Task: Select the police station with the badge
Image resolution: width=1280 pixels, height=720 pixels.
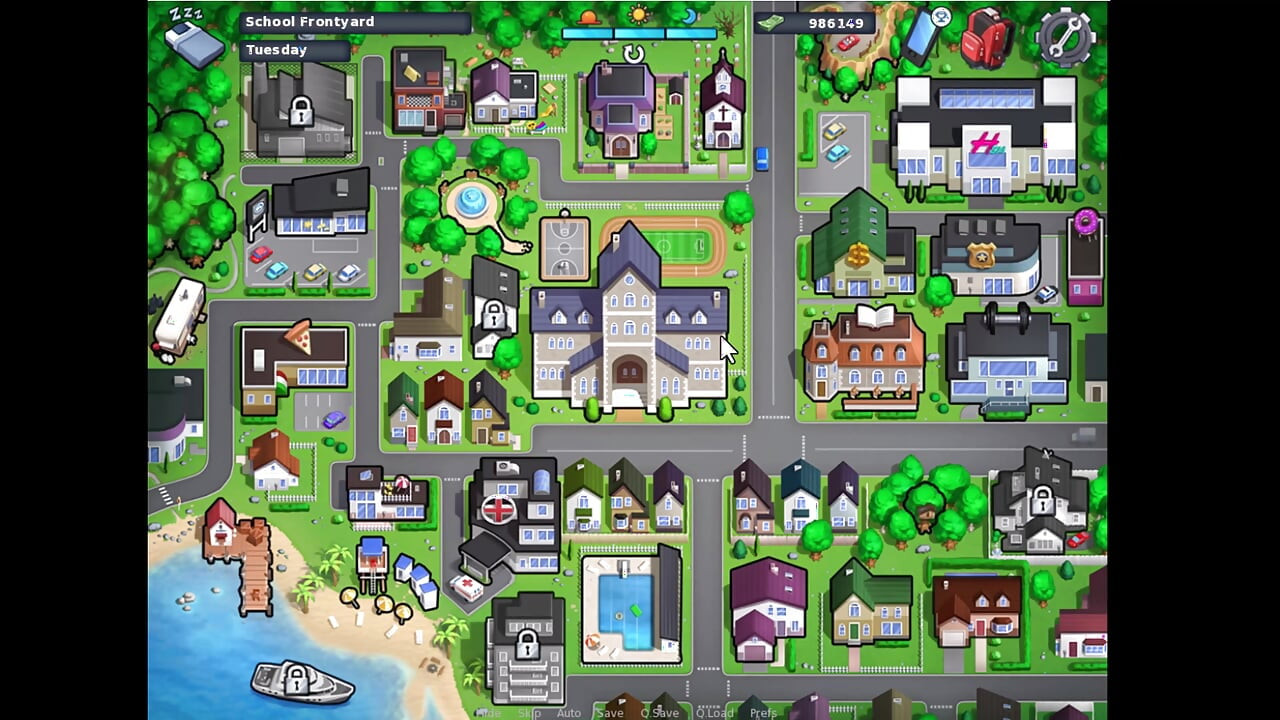Action: [x=985, y=255]
